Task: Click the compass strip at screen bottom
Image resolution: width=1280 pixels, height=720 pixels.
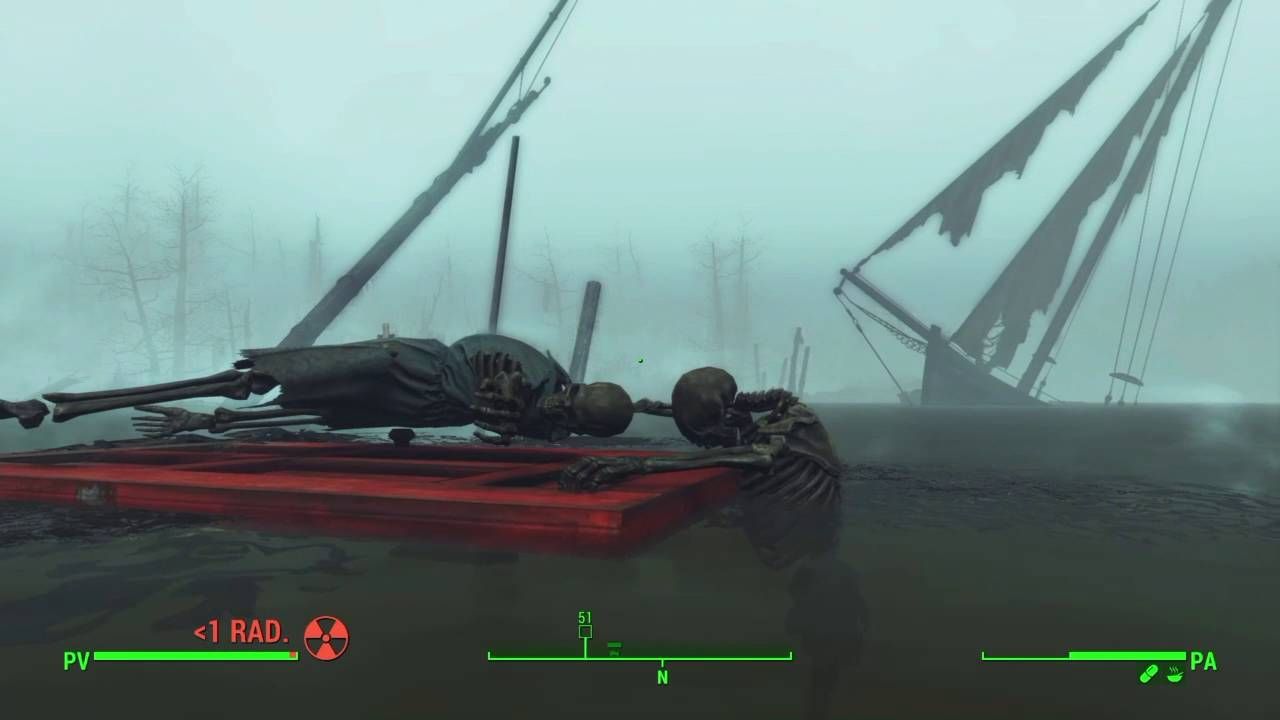Action: [x=640, y=658]
